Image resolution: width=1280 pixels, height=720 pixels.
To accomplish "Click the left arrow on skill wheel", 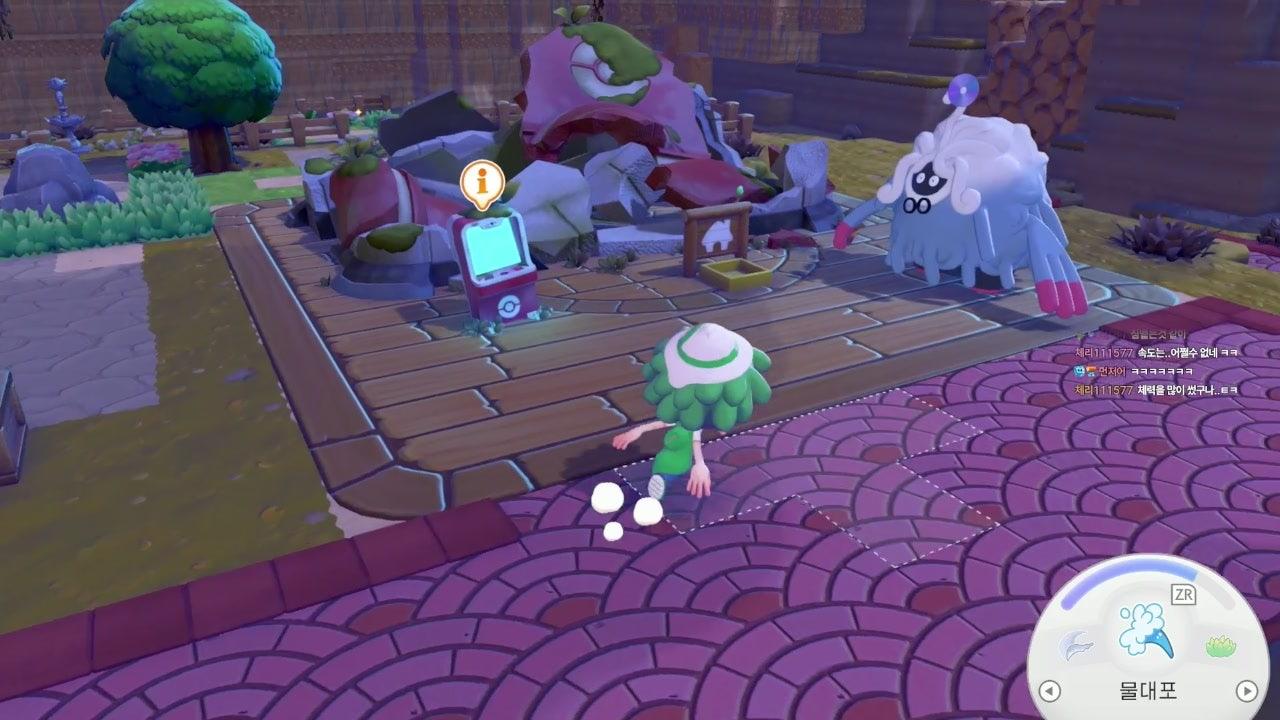I will [1049, 690].
